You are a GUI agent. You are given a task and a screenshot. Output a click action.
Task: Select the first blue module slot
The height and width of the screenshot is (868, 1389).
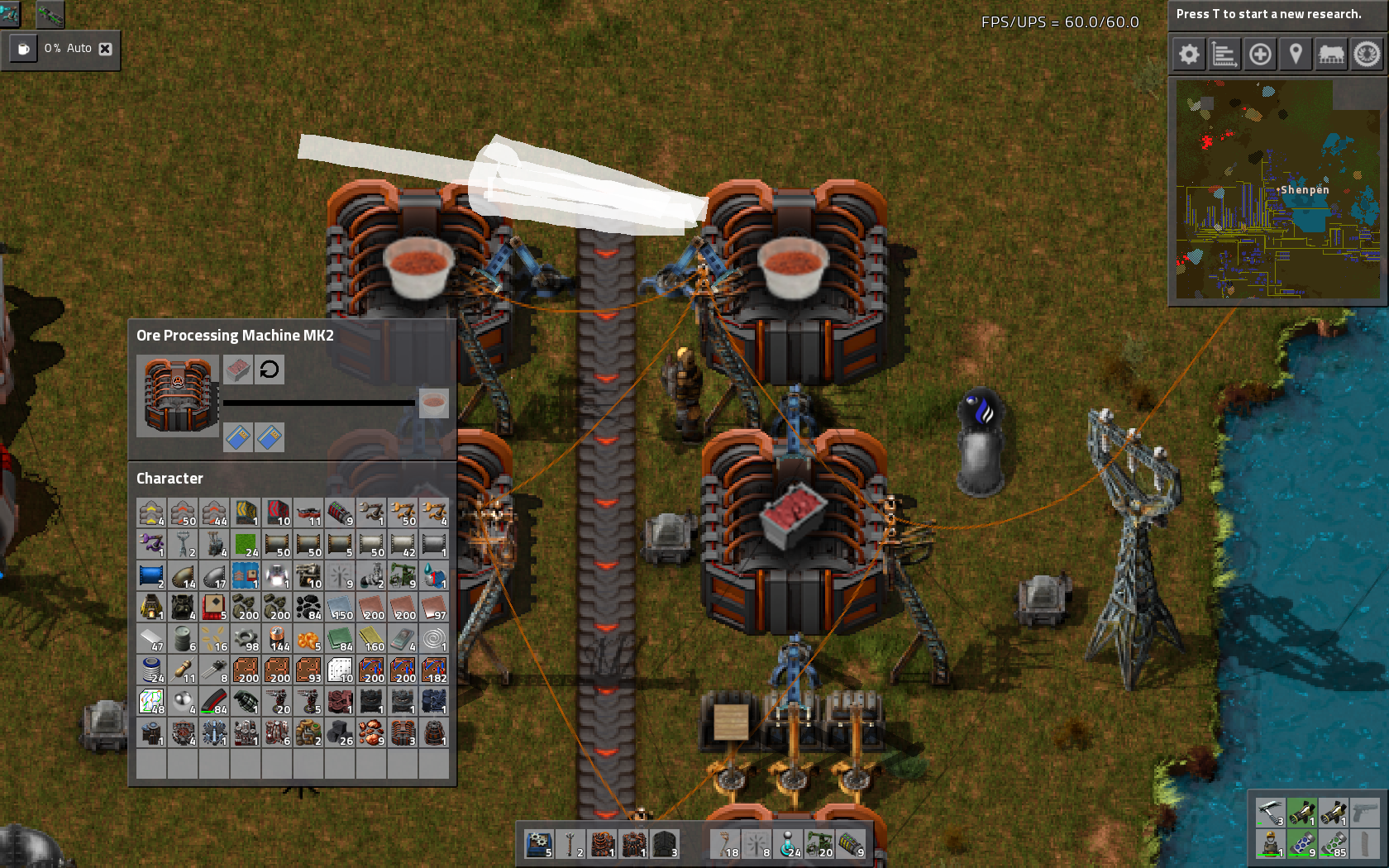click(238, 437)
